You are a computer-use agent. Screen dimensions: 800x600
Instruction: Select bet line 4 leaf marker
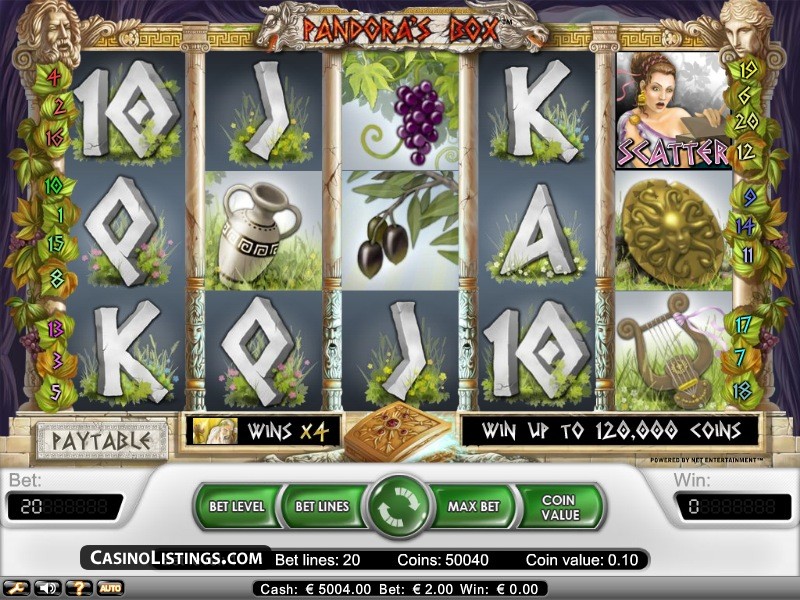click(54, 76)
